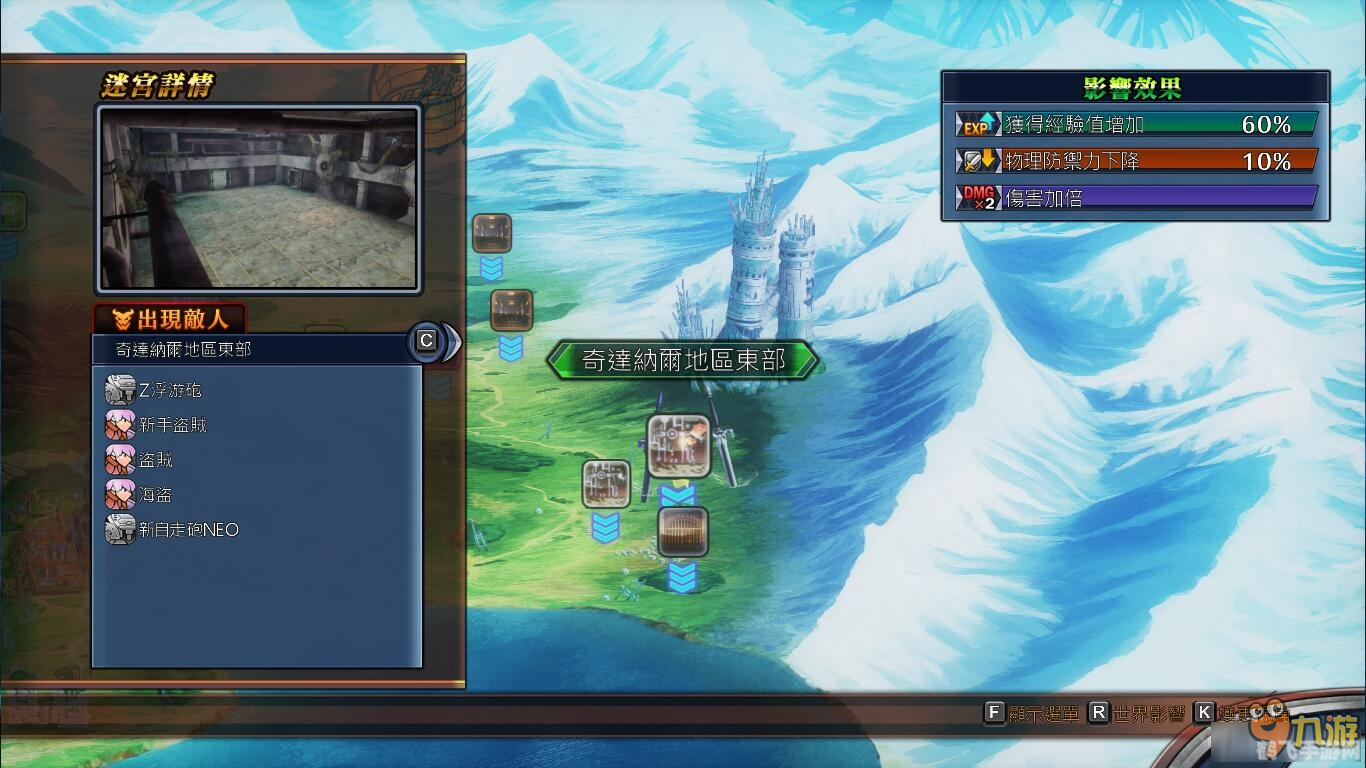Choose the arched gate dungeon marker

[x=683, y=532]
